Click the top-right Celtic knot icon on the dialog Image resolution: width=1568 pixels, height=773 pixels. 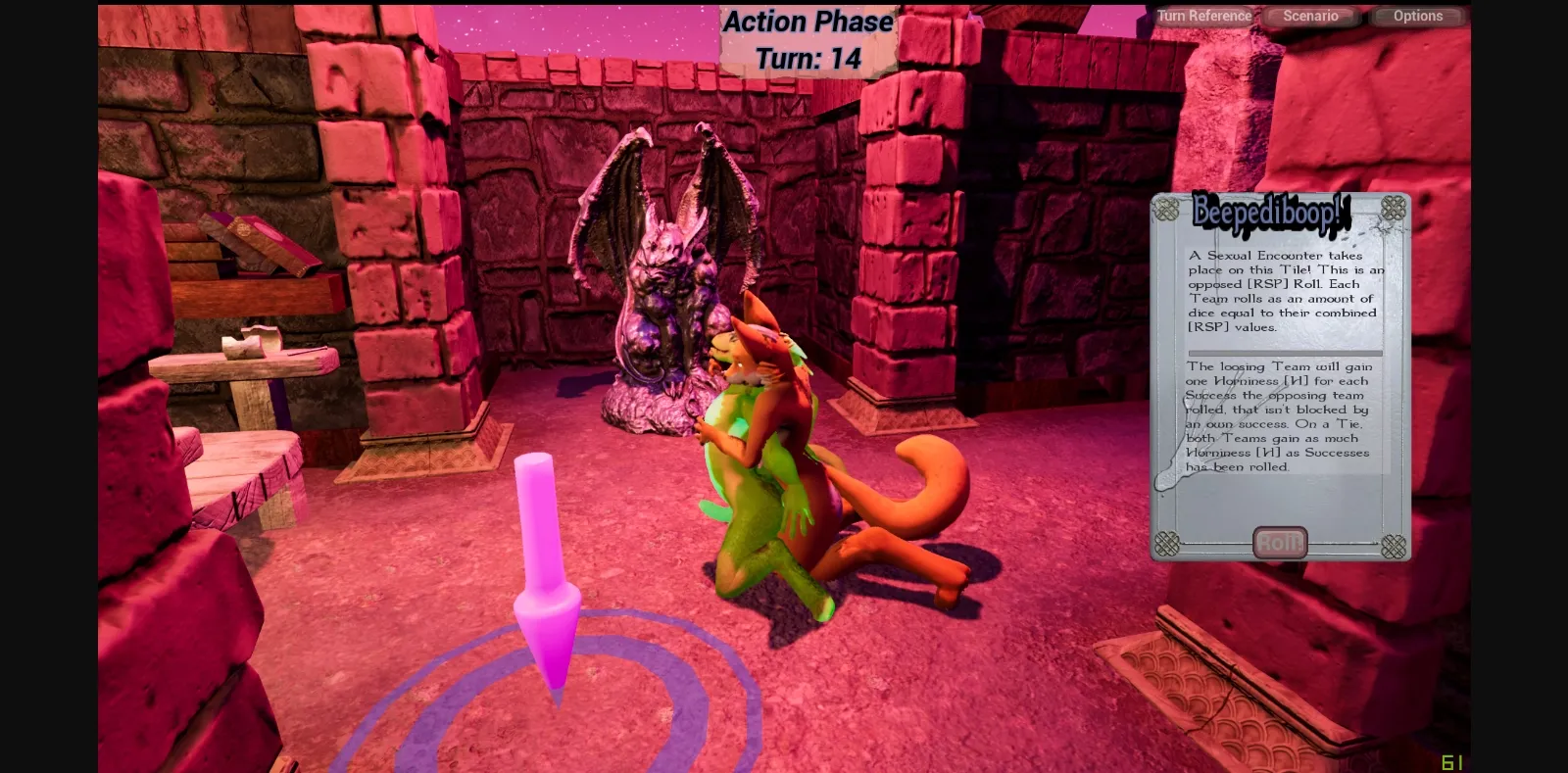(x=1396, y=207)
